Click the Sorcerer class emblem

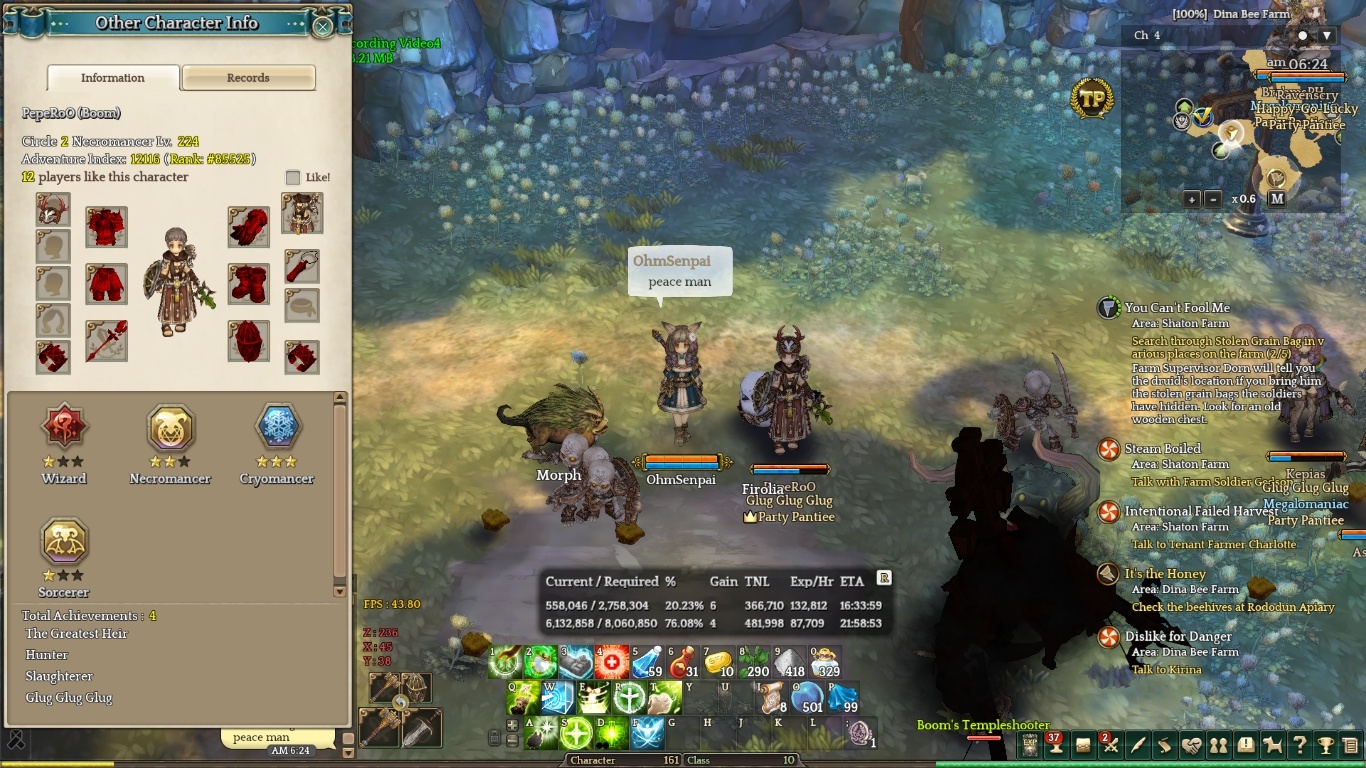[x=64, y=542]
